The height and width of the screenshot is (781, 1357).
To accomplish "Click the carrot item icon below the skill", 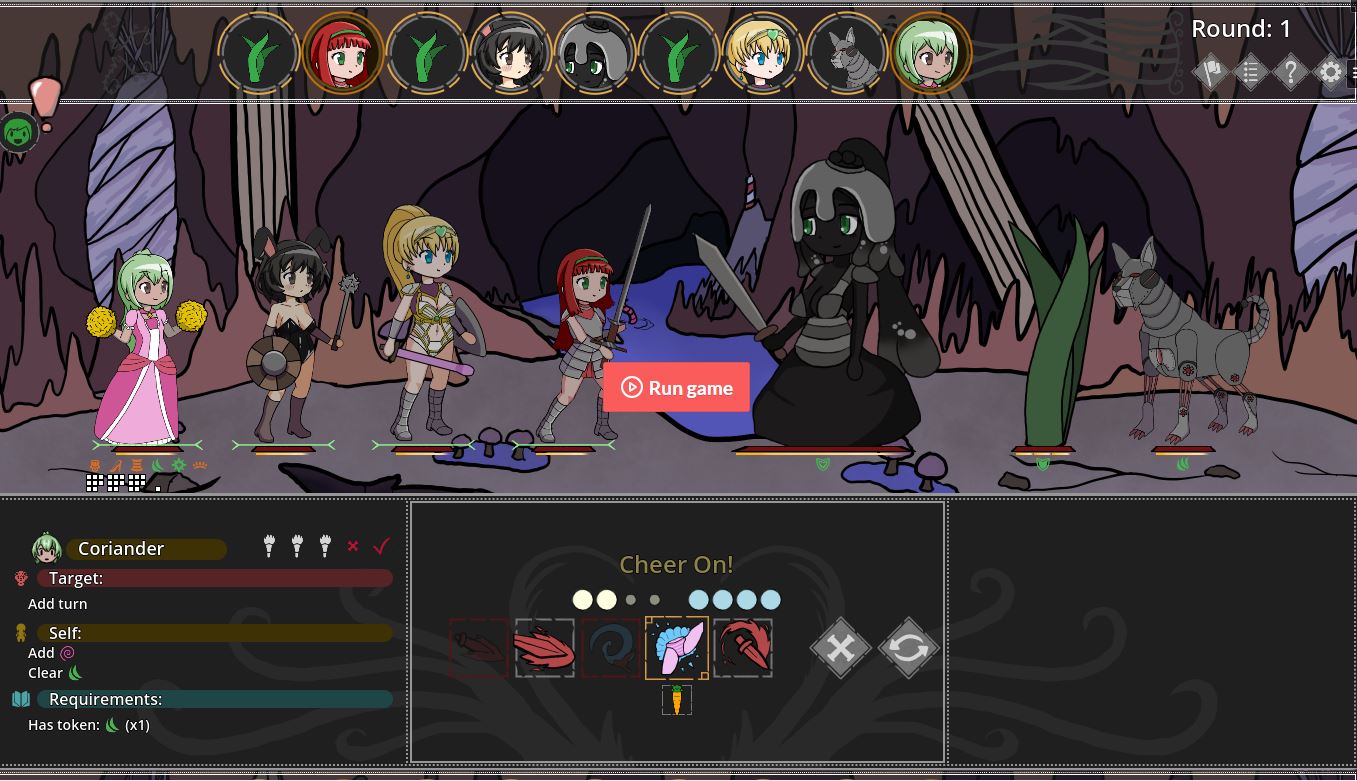I will click(x=676, y=700).
